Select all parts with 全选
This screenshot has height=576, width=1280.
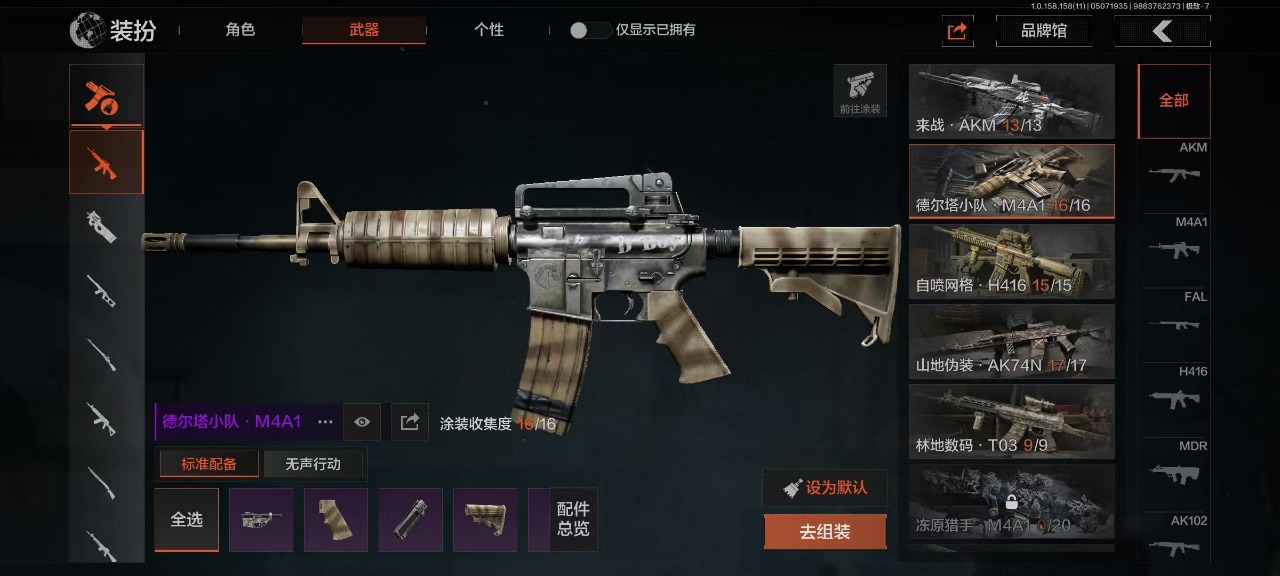coord(186,519)
